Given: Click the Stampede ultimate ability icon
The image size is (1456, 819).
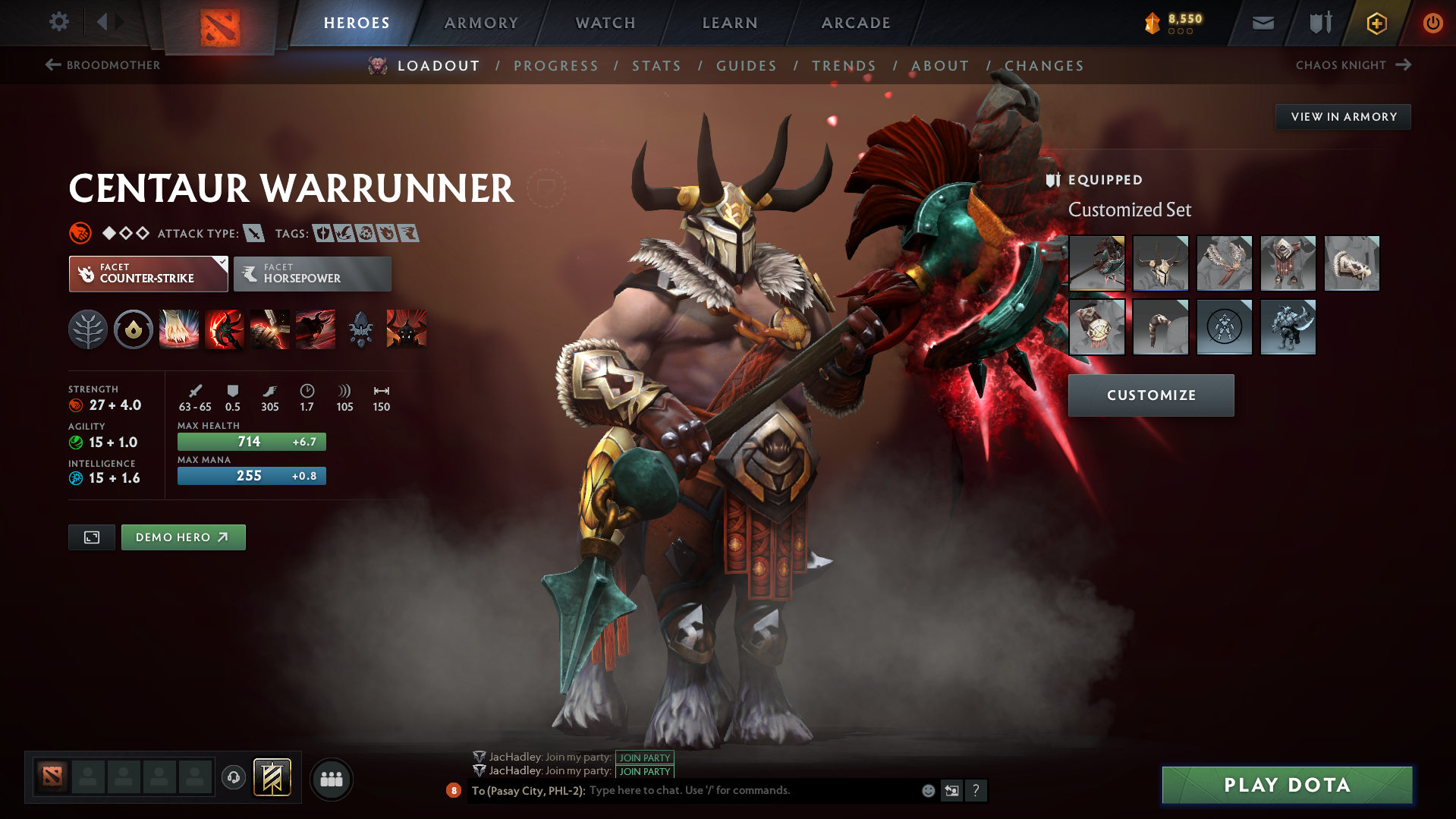Looking at the screenshot, I should (315, 329).
